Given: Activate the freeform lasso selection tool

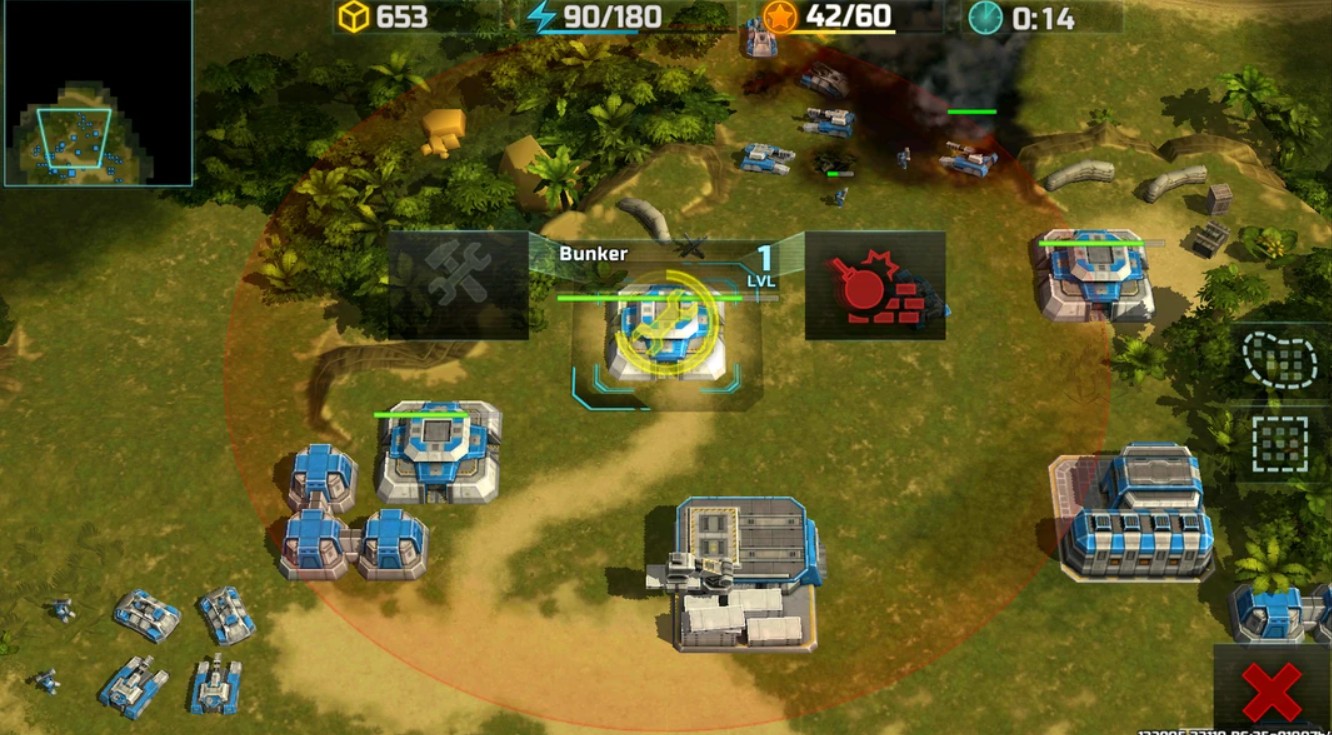Looking at the screenshot, I should pyautogui.click(x=1279, y=360).
